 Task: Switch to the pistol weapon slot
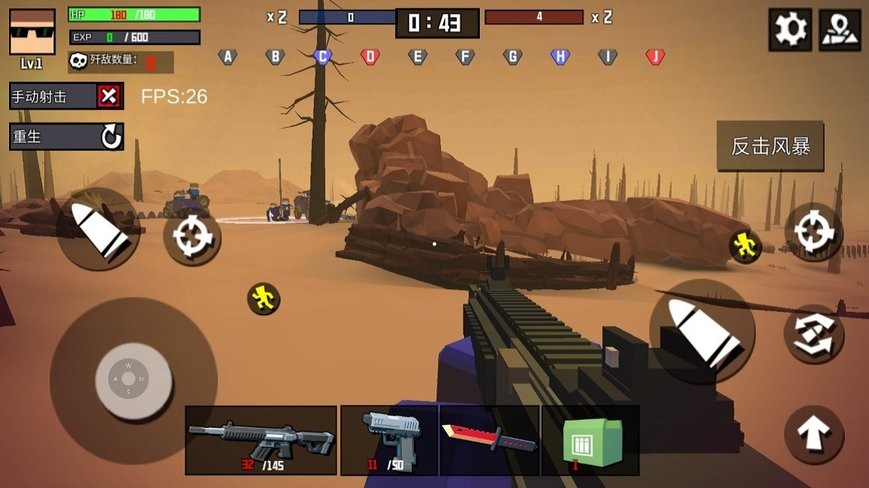[x=389, y=440]
